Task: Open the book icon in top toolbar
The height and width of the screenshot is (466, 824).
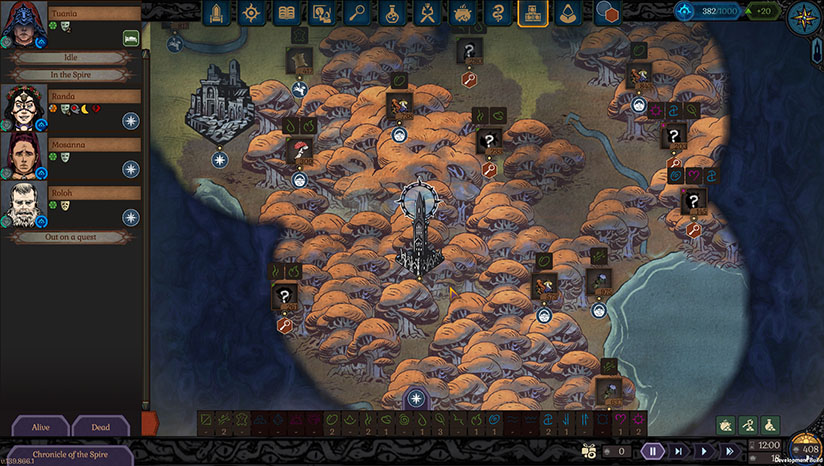Action: point(288,13)
